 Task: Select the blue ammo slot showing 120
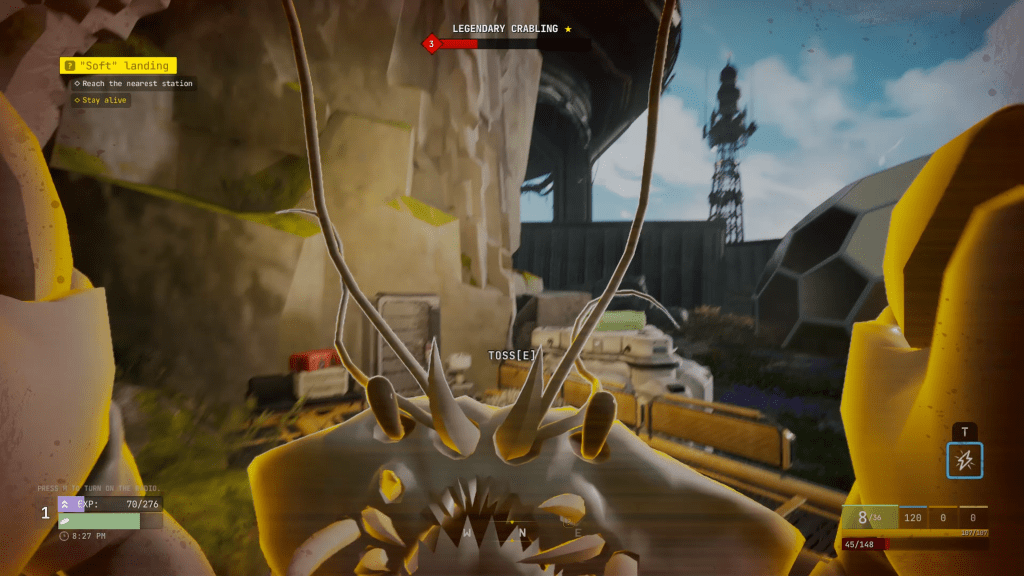point(912,518)
